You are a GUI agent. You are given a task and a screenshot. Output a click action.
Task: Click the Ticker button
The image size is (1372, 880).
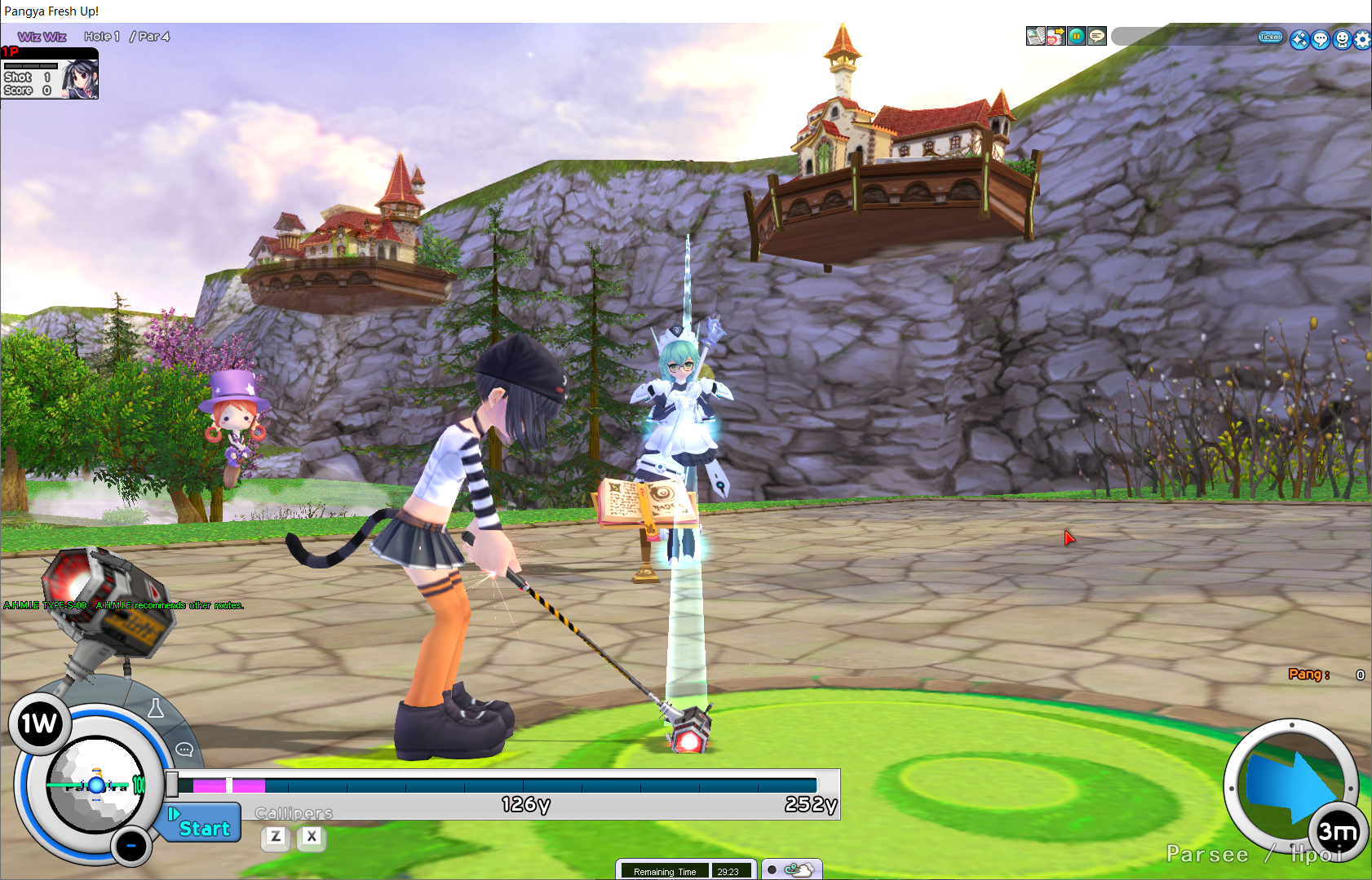pos(1270,37)
